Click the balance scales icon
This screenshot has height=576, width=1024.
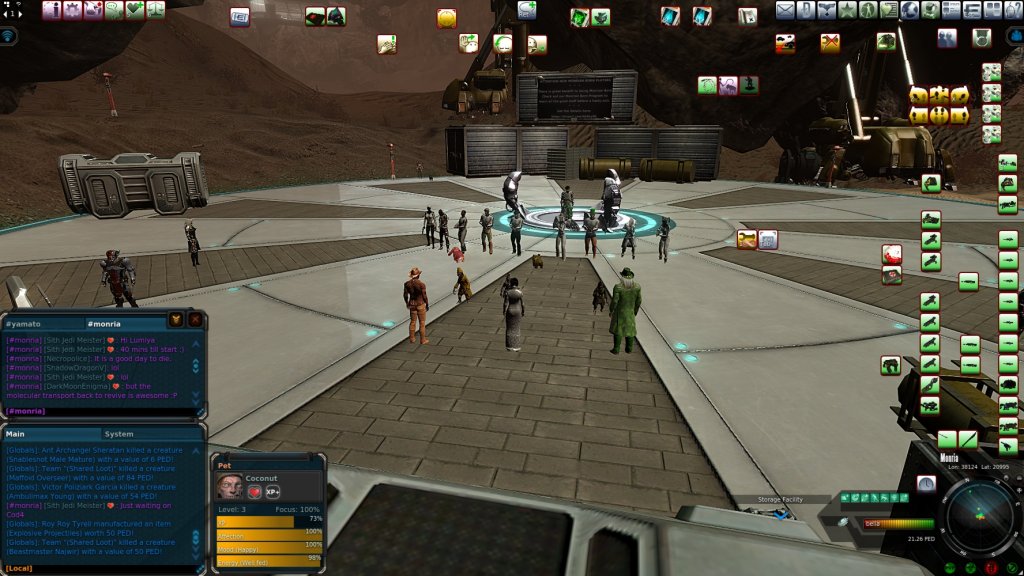coord(156,11)
